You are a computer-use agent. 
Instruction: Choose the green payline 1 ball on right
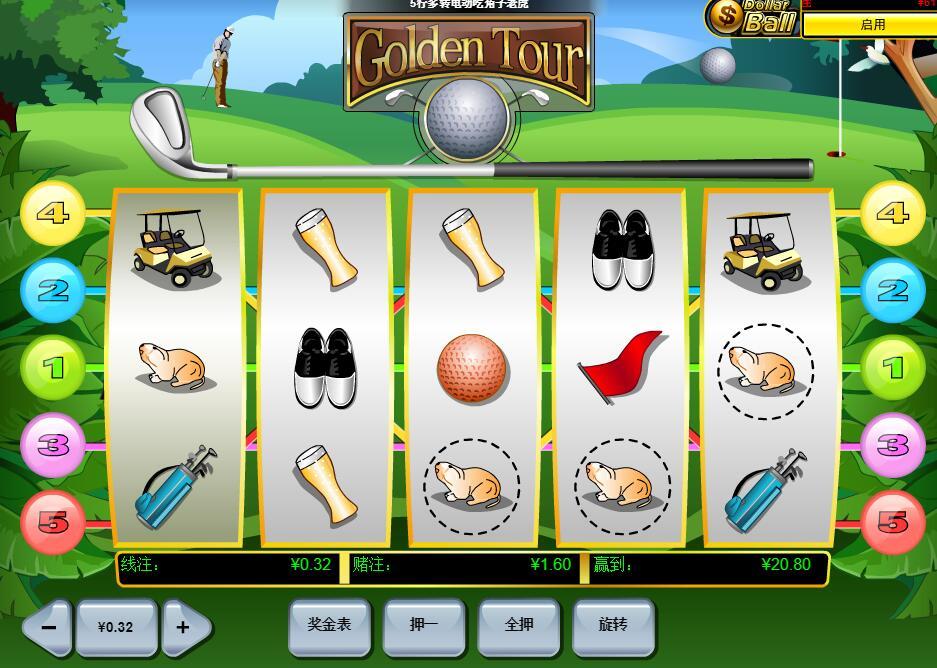892,367
